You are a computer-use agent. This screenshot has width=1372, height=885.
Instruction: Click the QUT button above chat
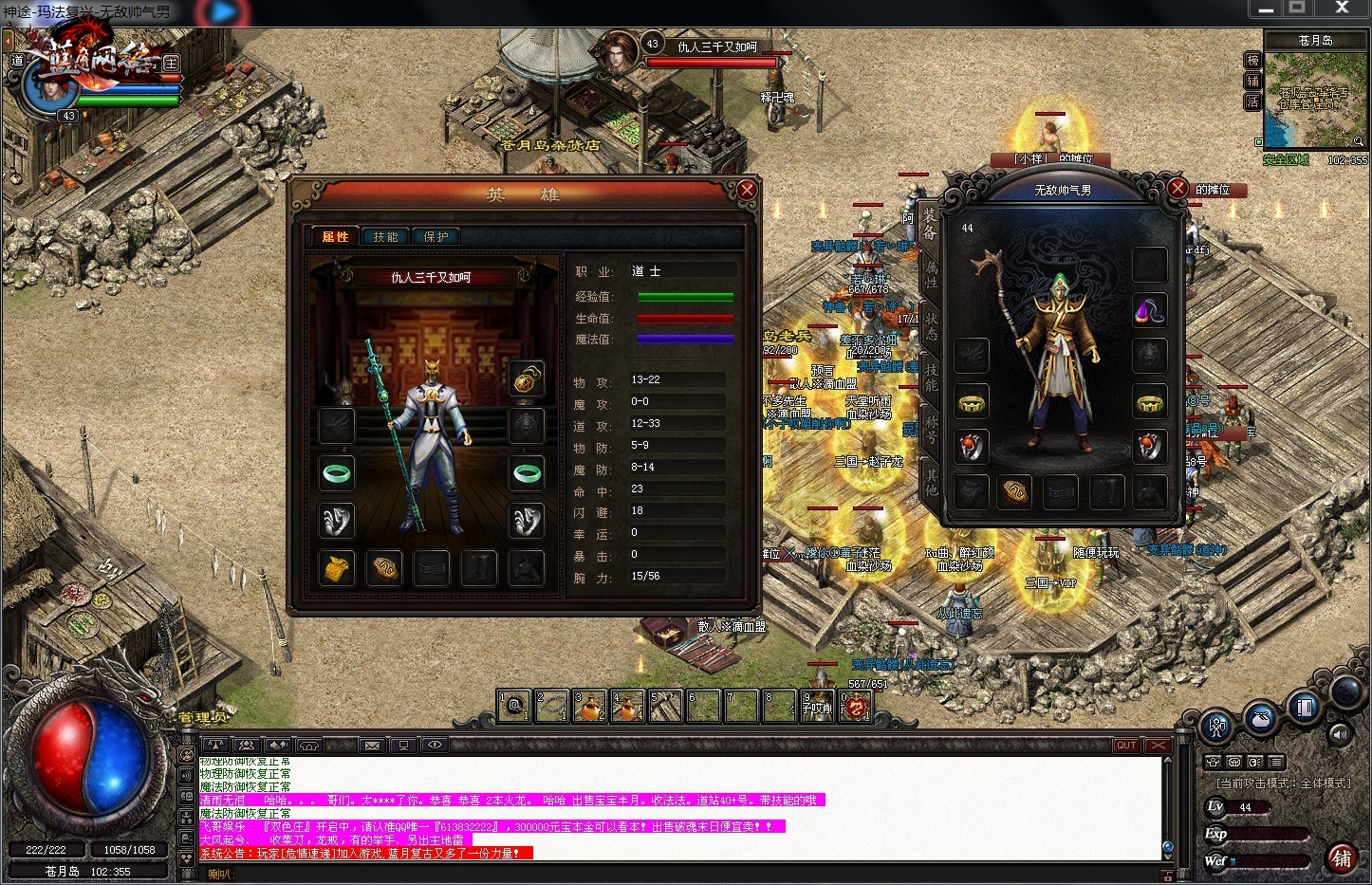tap(1126, 746)
